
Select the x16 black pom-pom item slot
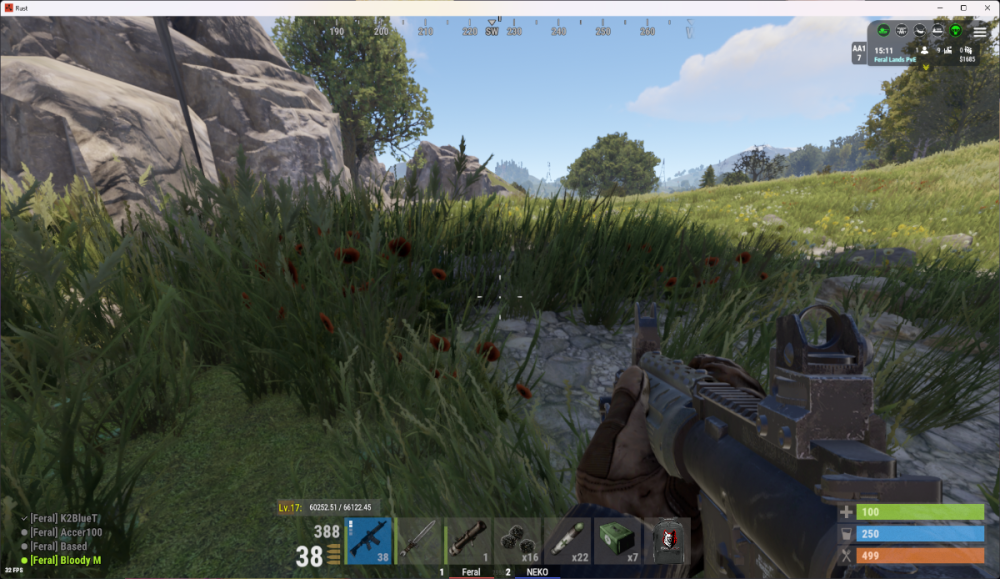pyautogui.click(x=518, y=541)
